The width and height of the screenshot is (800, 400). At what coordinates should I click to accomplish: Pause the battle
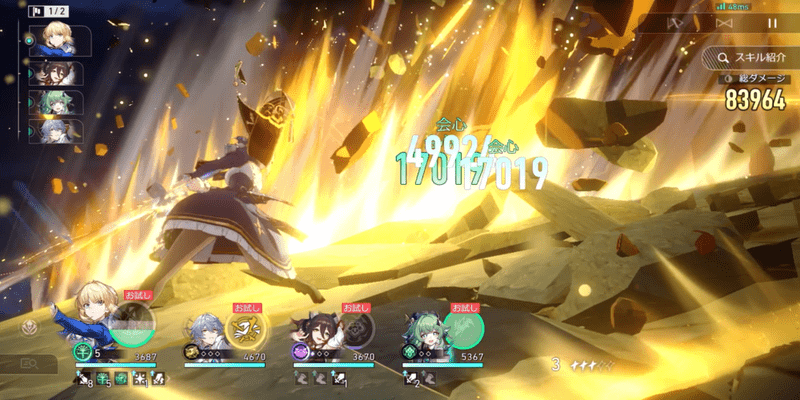point(771,23)
